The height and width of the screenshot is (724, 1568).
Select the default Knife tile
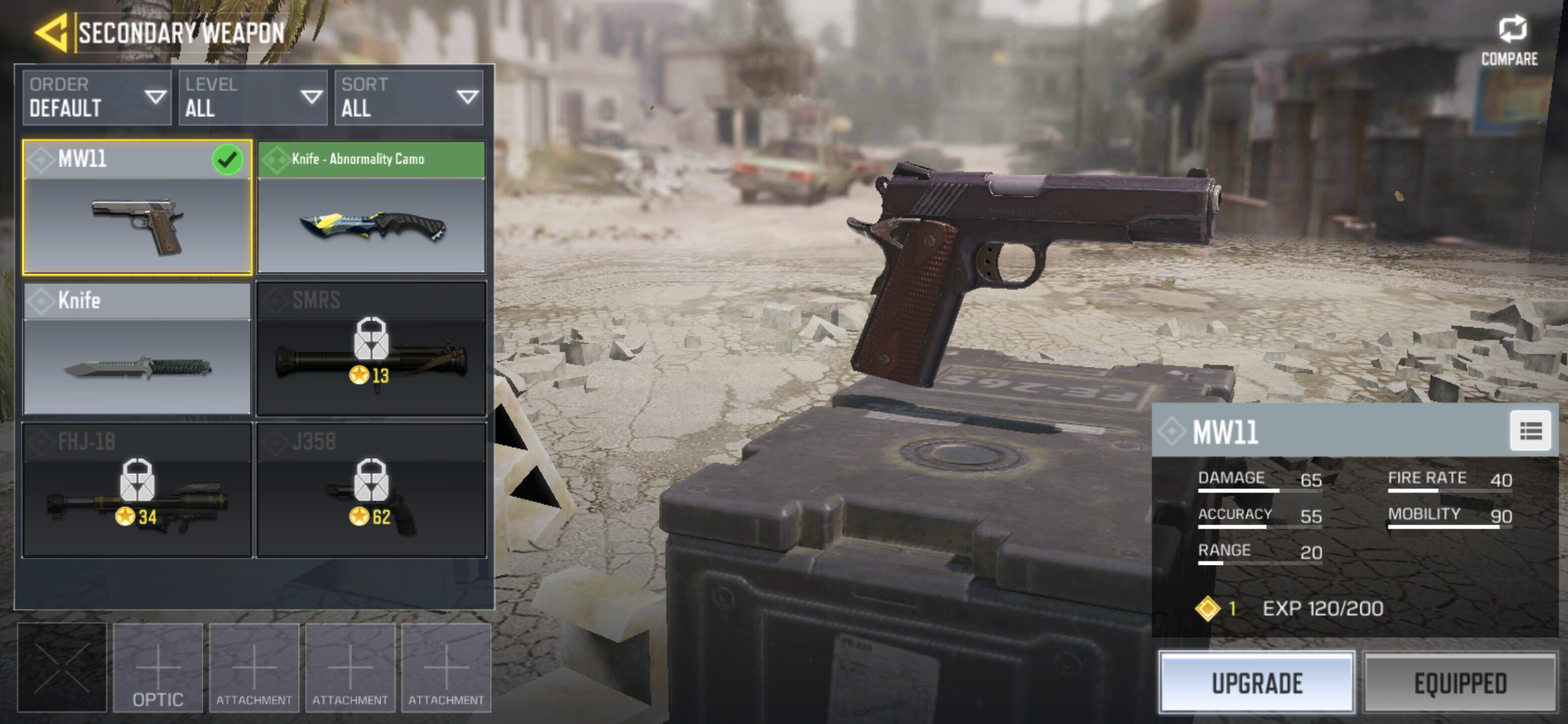pos(137,349)
